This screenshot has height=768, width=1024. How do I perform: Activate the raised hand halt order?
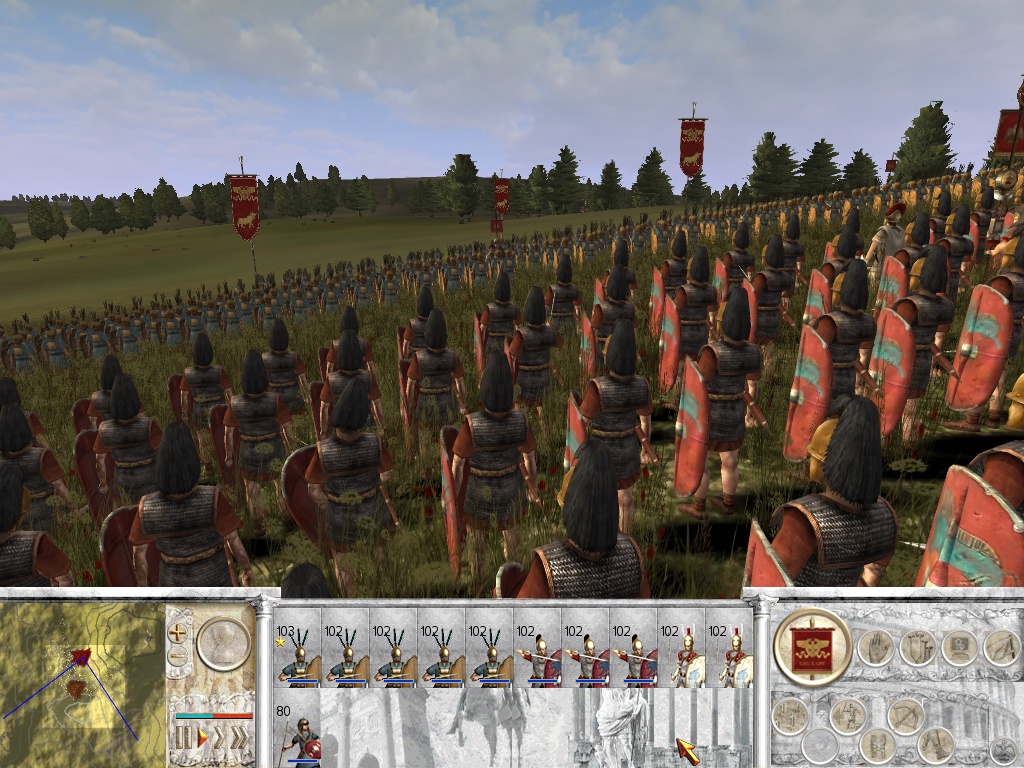[x=876, y=648]
